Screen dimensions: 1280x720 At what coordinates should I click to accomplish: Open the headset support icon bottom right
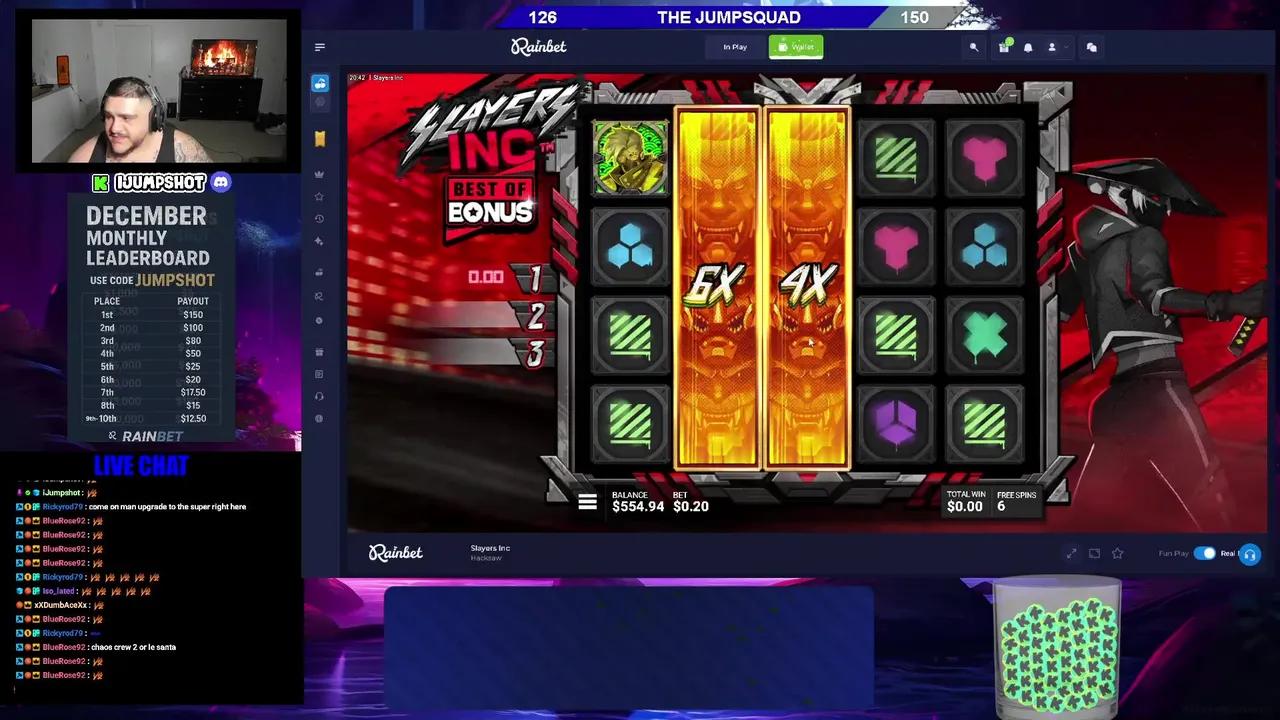coord(1250,555)
